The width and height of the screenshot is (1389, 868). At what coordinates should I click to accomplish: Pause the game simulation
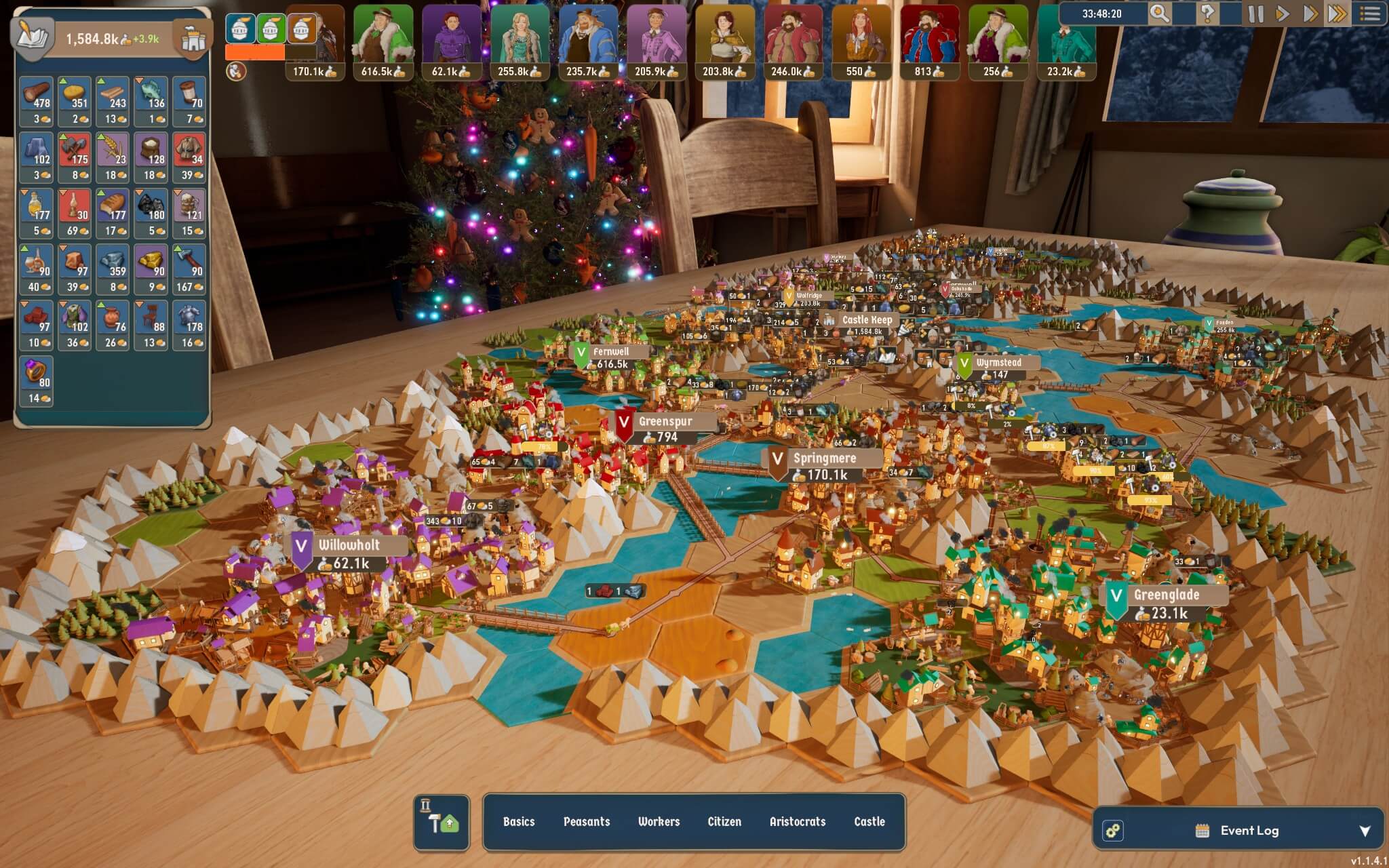pyautogui.click(x=1255, y=14)
